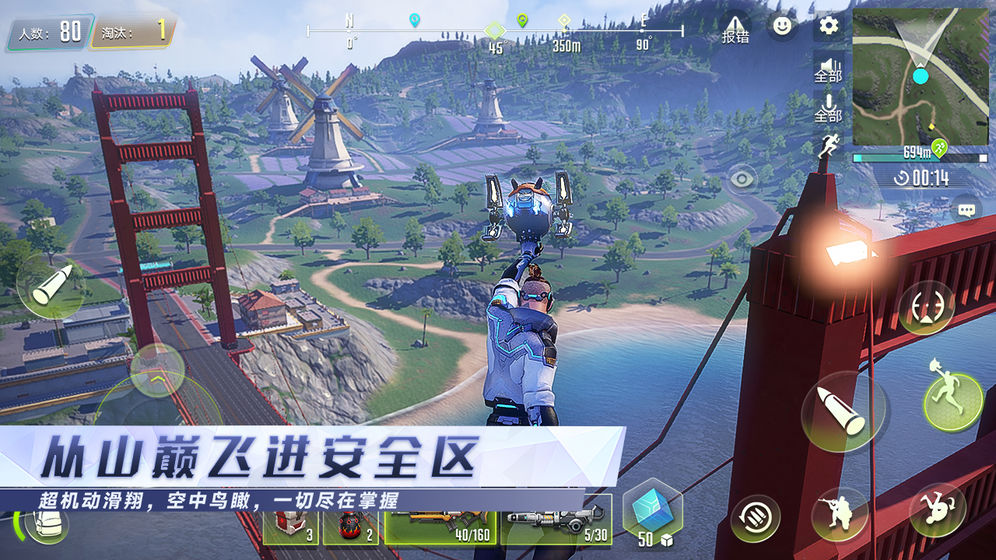The height and width of the screenshot is (560, 996).
Task: Open the chat message bubble
Action: tap(966, 211)
